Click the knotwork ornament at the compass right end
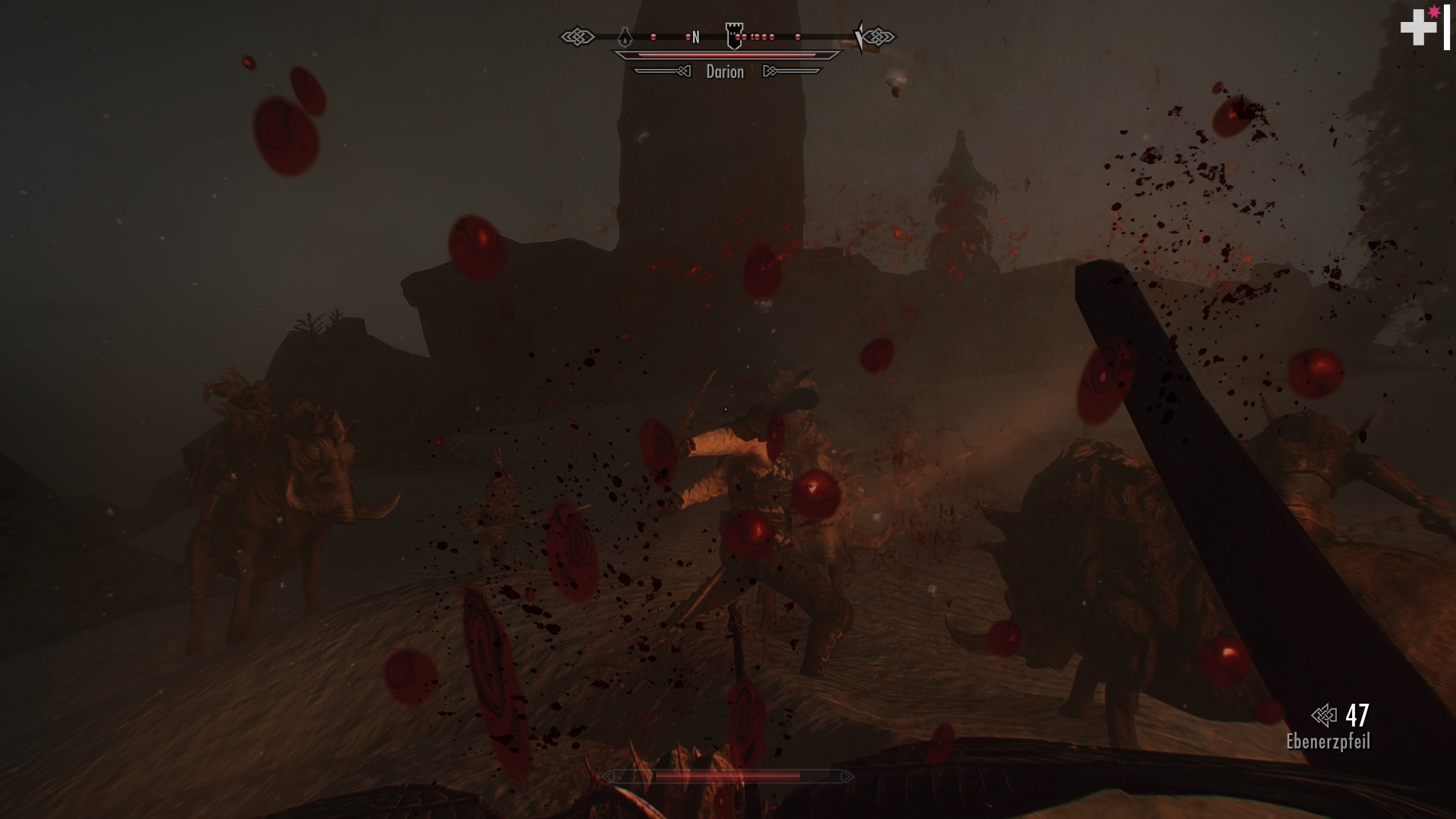This screenshot has width=1456, height=819. coord(880,36)
